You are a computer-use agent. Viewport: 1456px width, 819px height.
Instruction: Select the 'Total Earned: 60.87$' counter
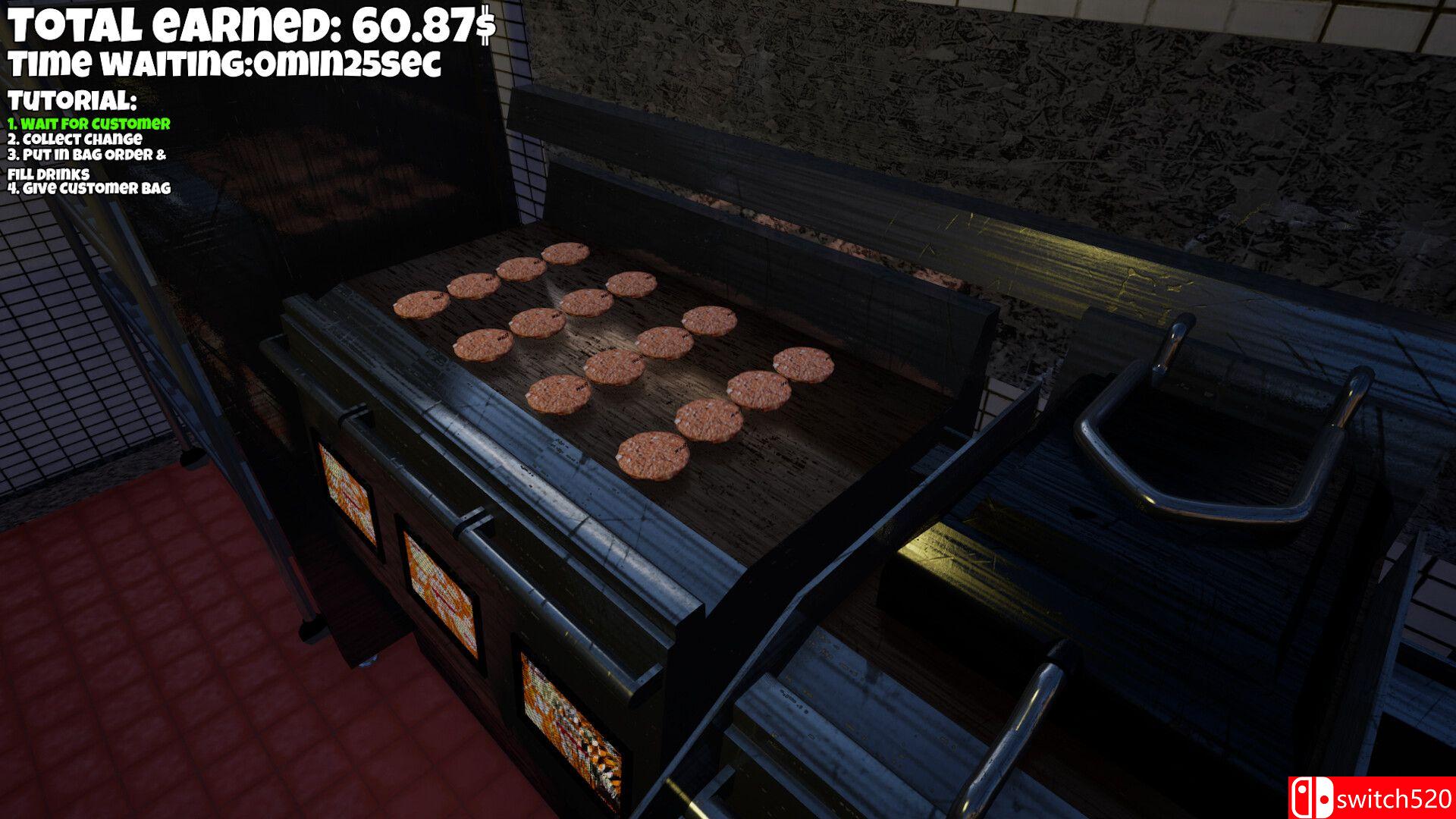(x=250, y=25)
